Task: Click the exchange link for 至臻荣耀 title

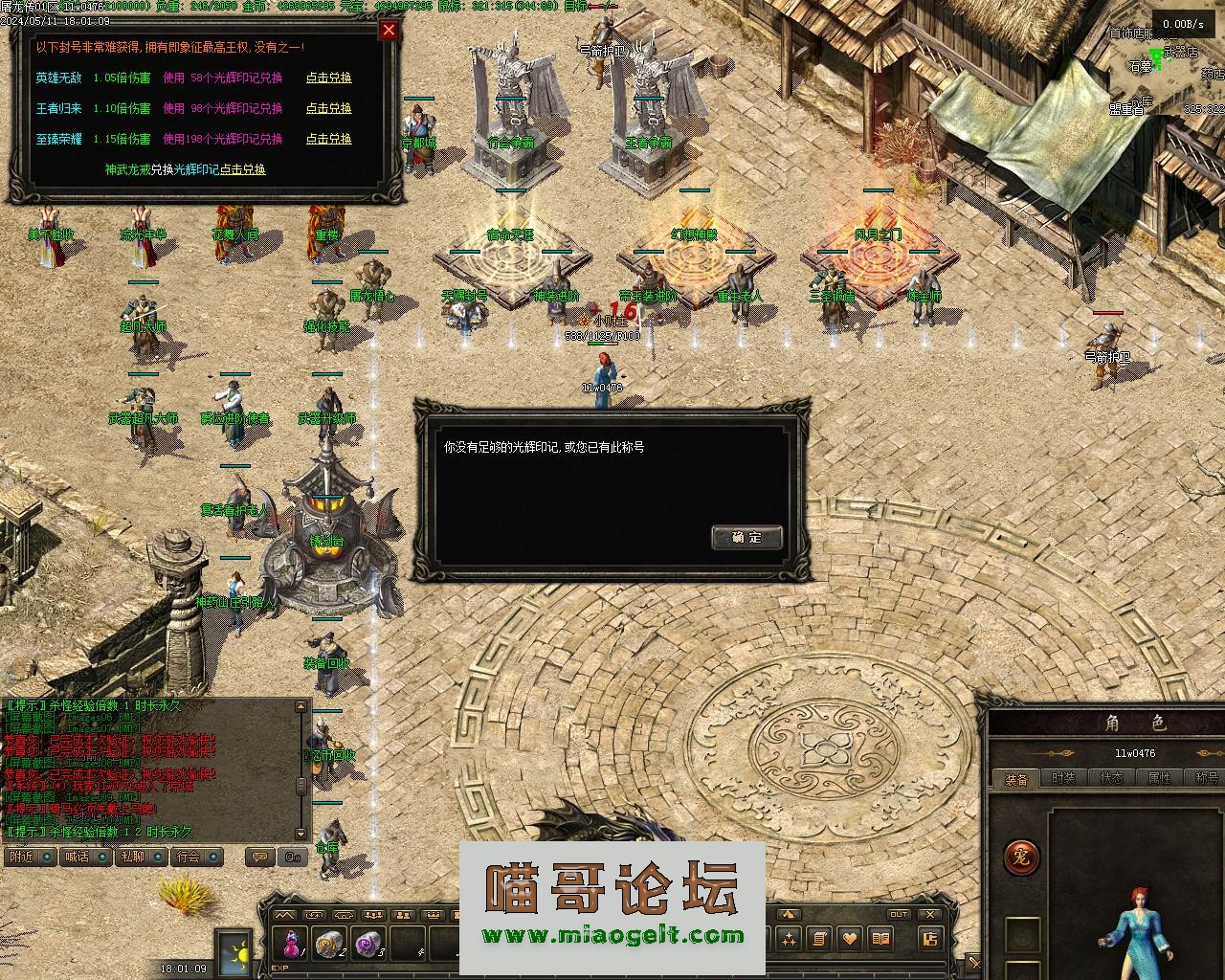Action: pos(328,139)
